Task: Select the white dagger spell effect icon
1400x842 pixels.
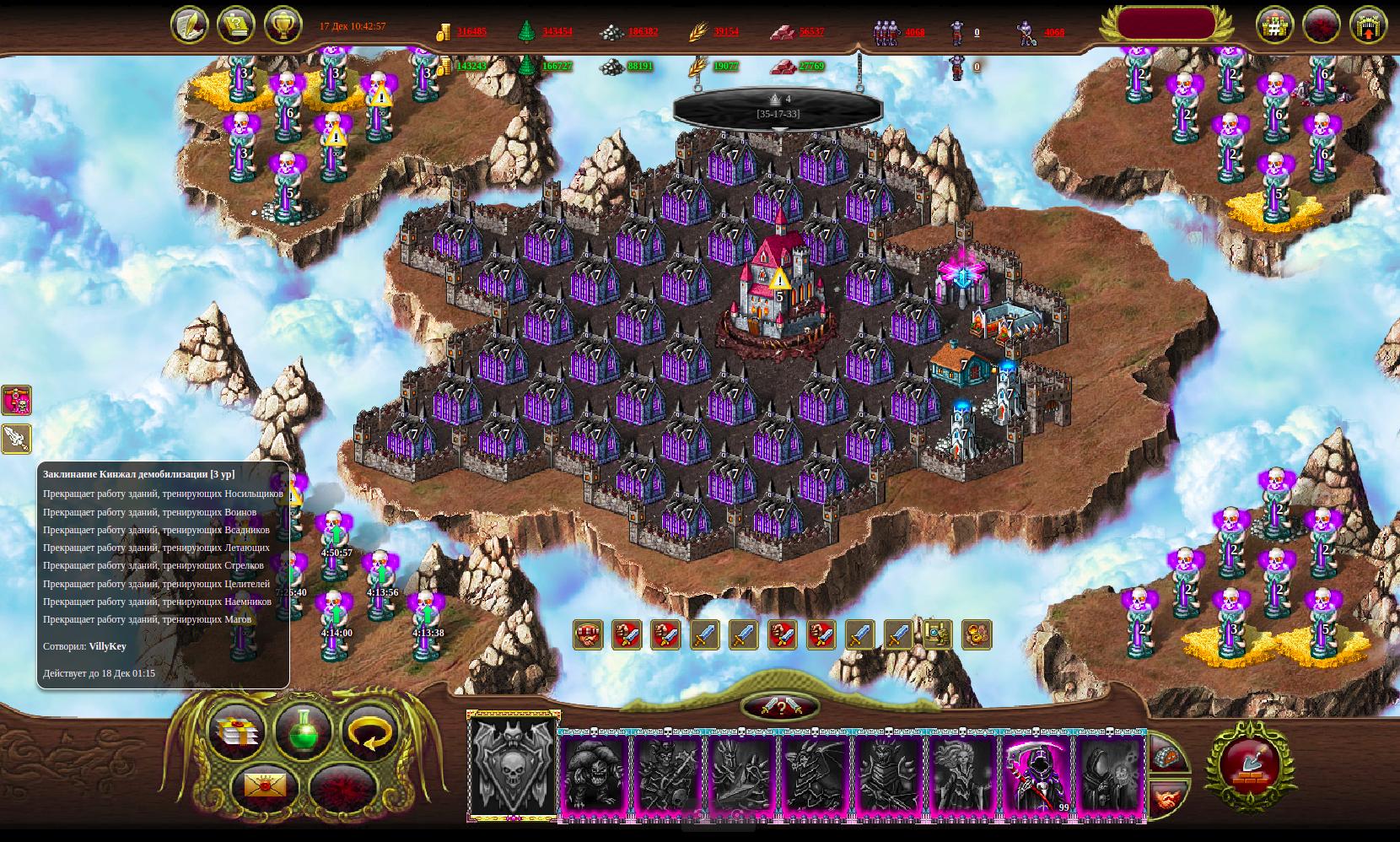Action: pyautogui.click(x=16, y=439)
